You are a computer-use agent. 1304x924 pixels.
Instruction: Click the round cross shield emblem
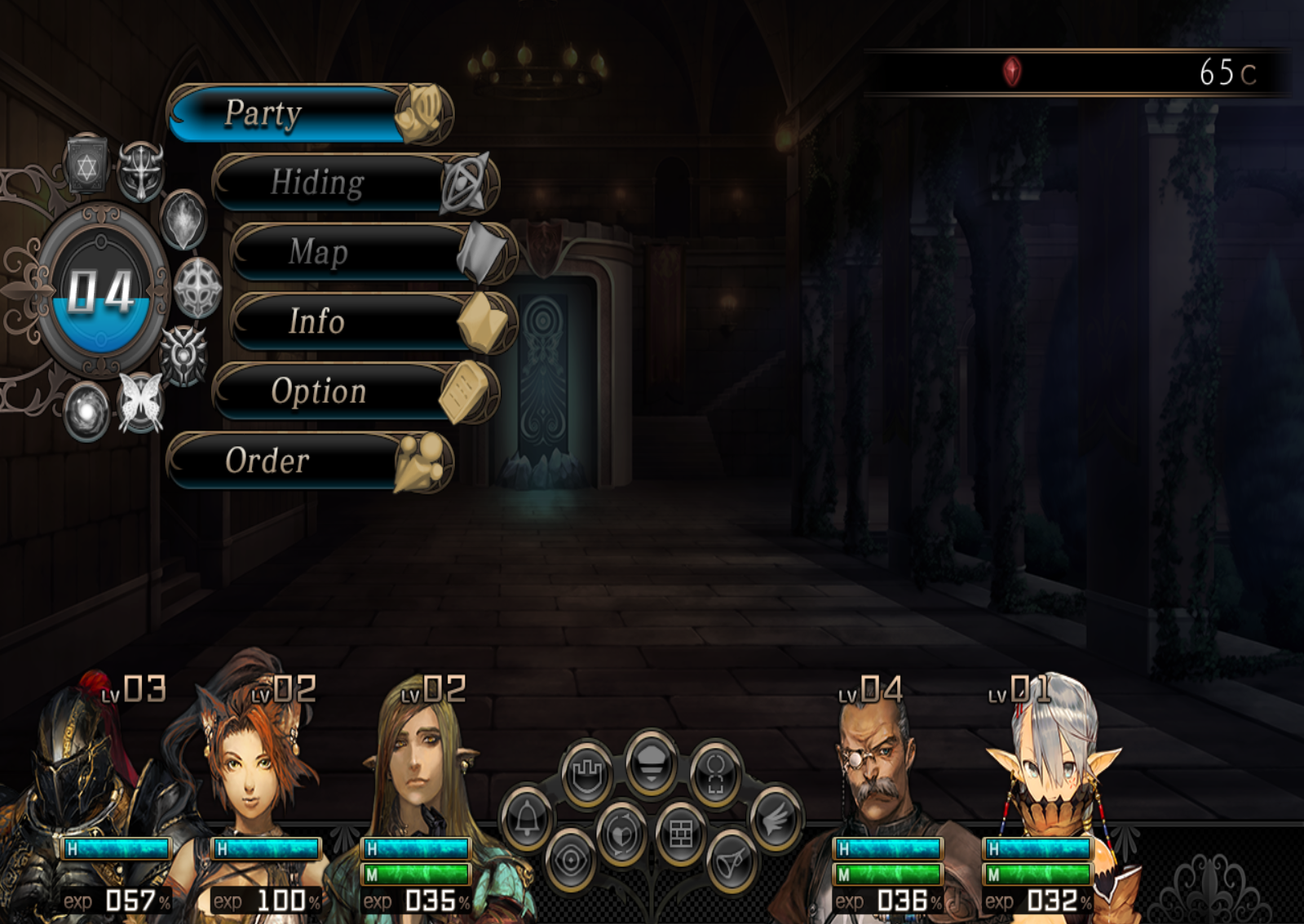(x=197, y=288)
